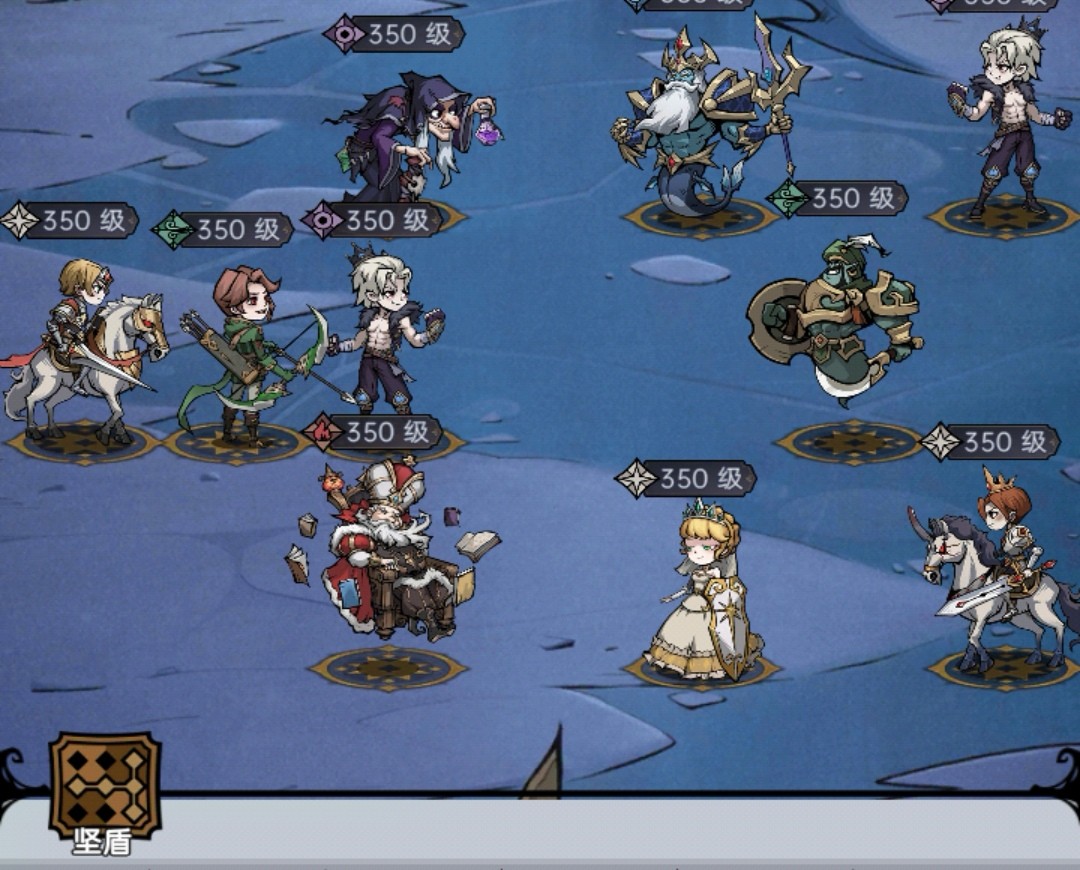Viewport: 1080px width, 870px height.
Task: Open the 坚盾 formation icon
Action: pyautogui.click(x=105, y=786)
